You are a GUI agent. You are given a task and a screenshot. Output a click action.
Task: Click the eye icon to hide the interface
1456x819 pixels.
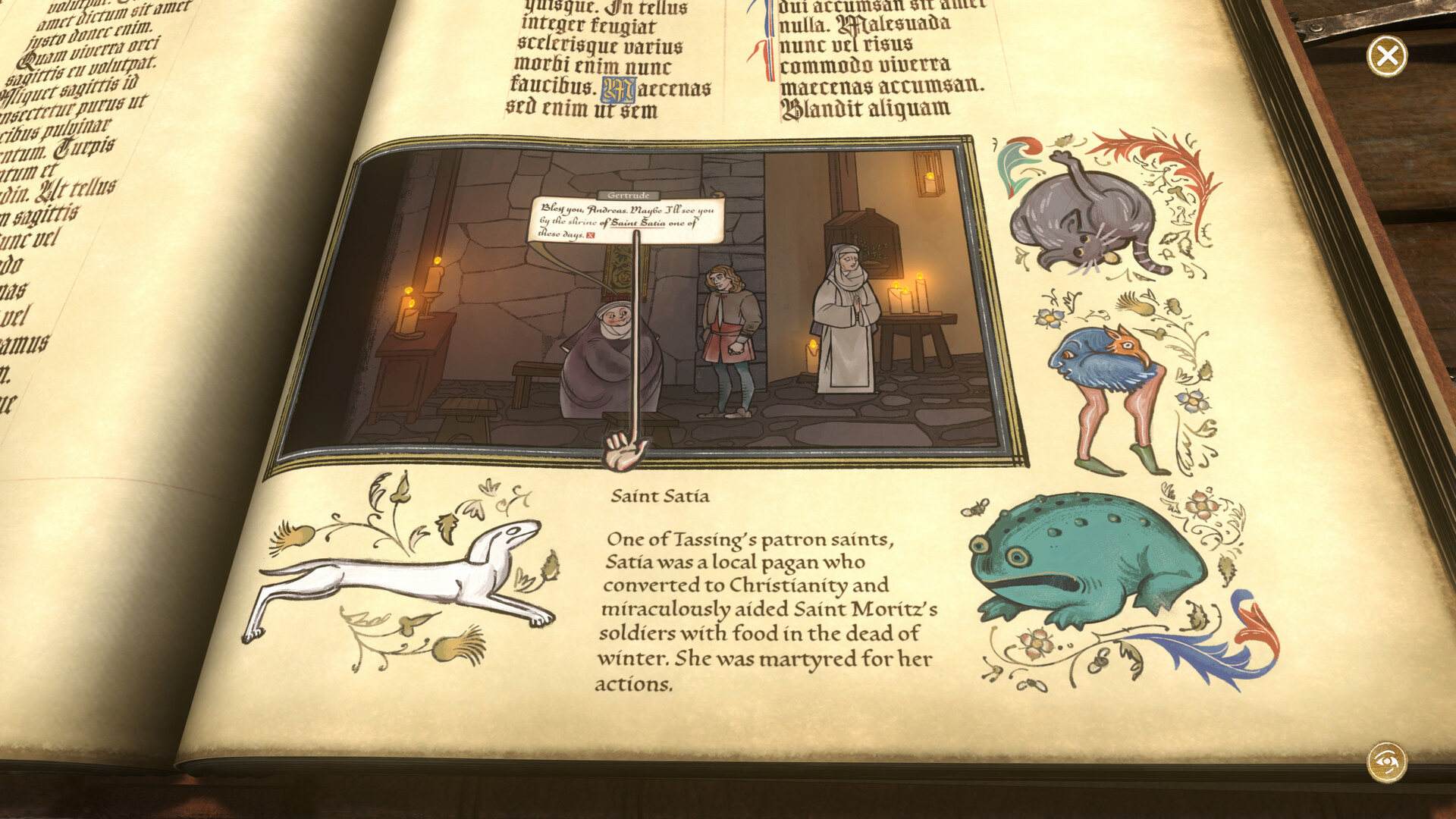tap(1386, 762)
